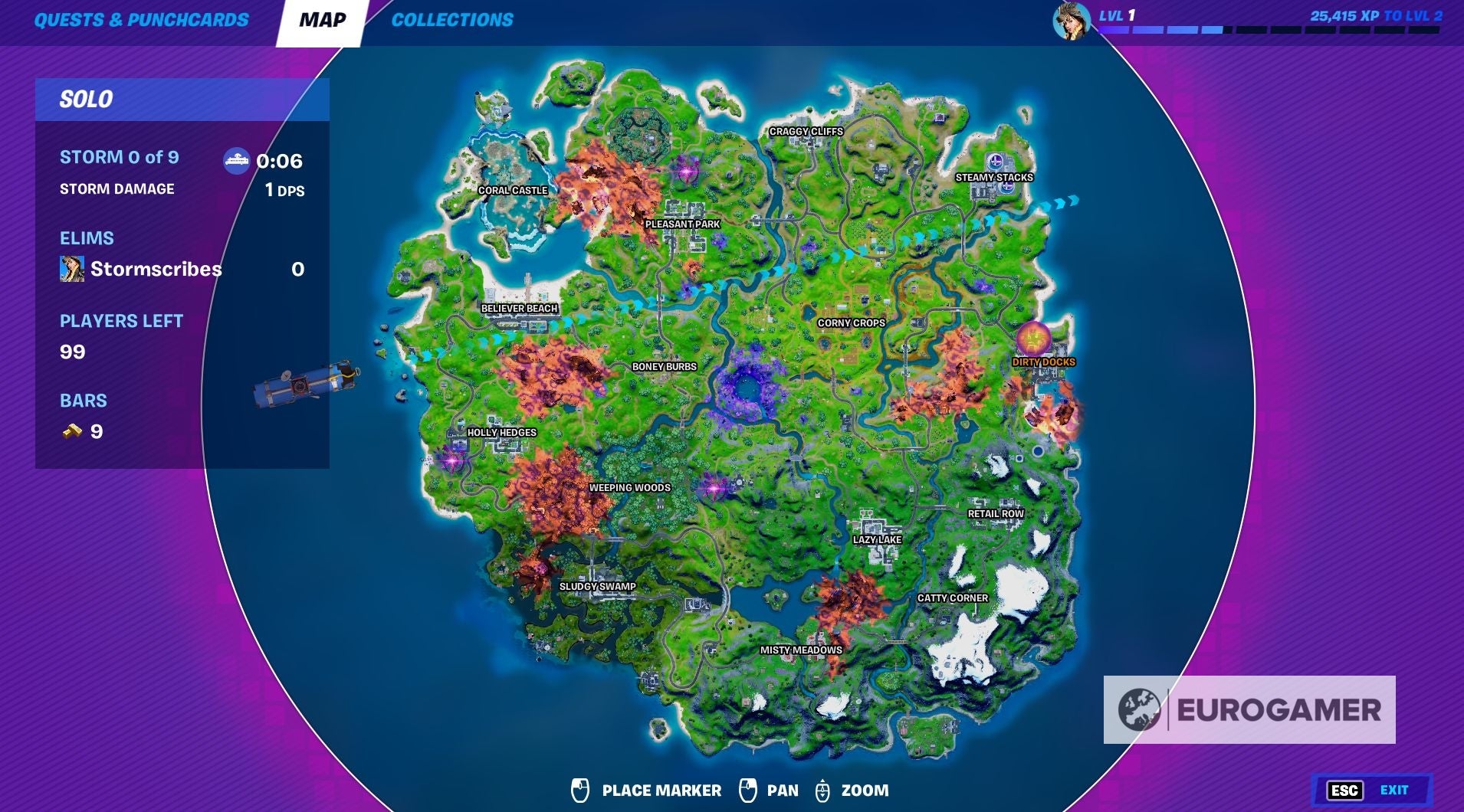
Task: Open the Quests & Punchcards screen
Action: [x=140, y=21]
